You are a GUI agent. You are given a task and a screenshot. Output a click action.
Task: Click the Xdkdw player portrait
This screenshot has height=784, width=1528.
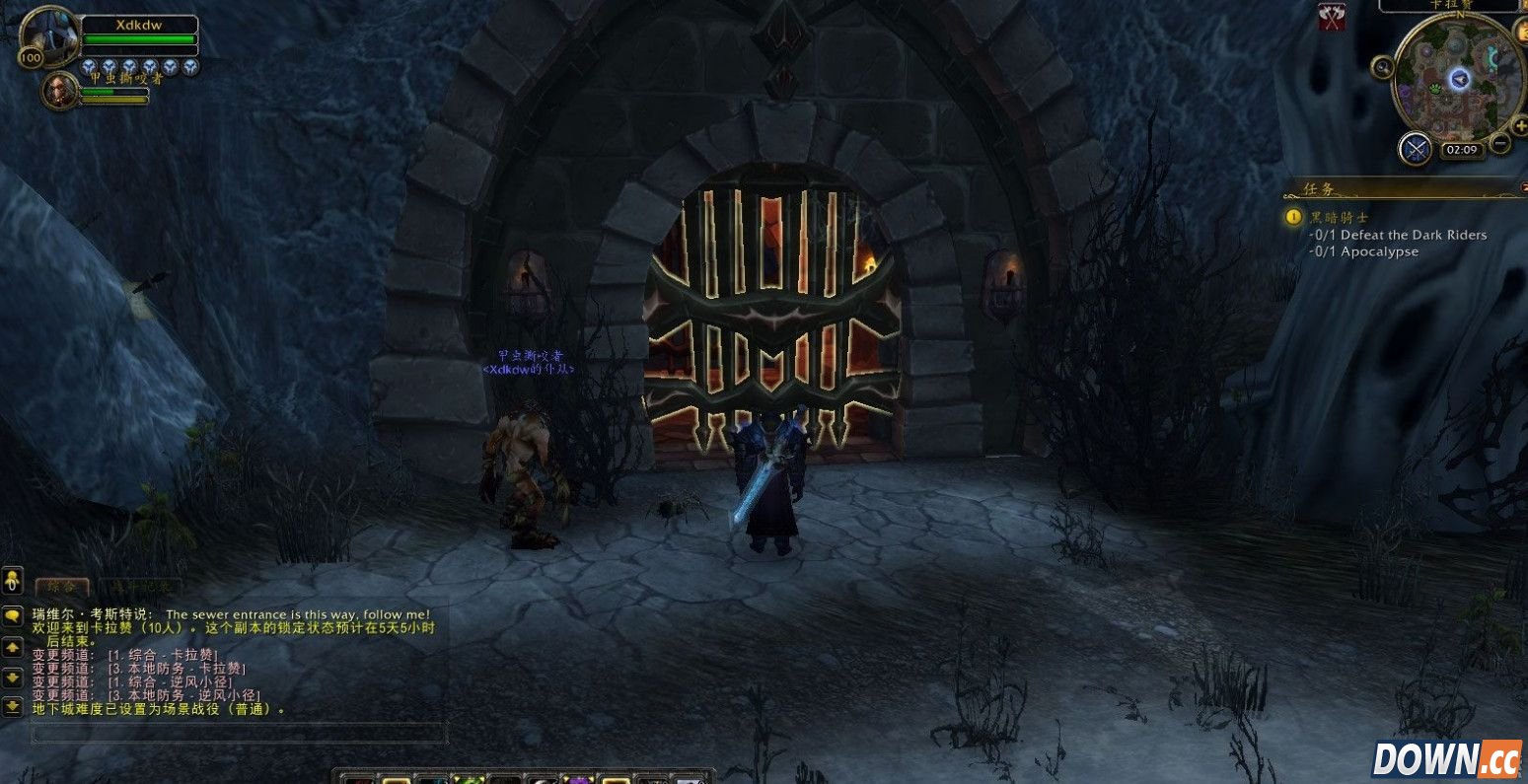point(48,36)
